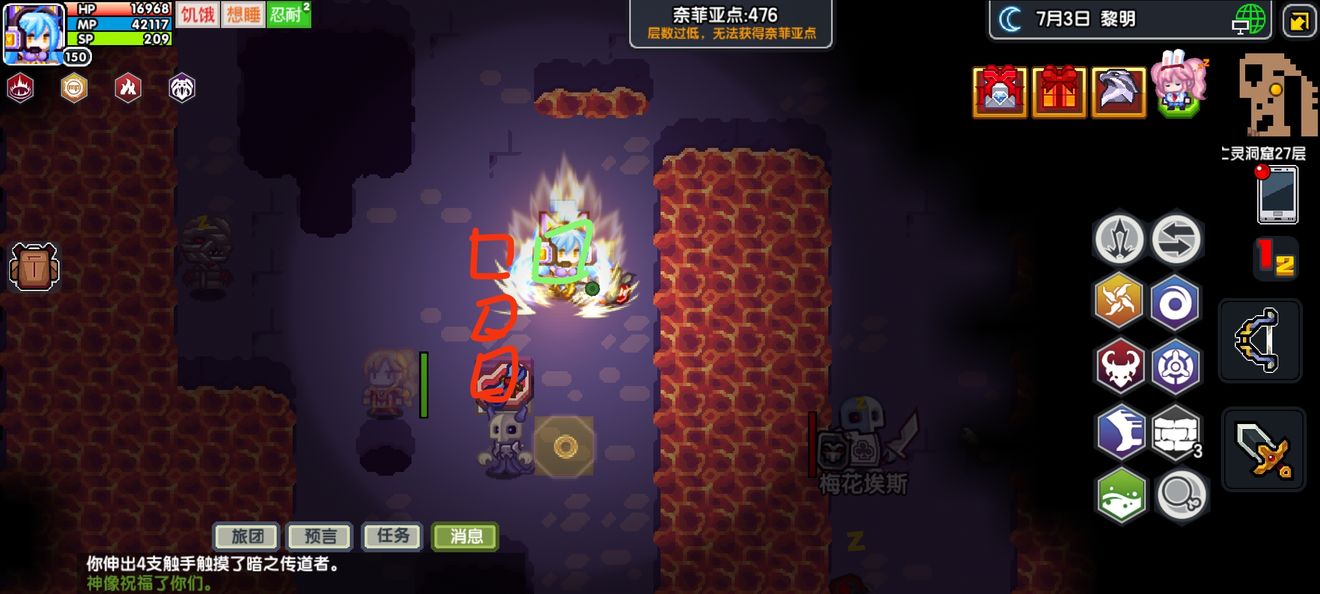Viewport: 1320px width, 594px height.
Task: Open the gift box with diamond envelope
Action: (1000, 92)
